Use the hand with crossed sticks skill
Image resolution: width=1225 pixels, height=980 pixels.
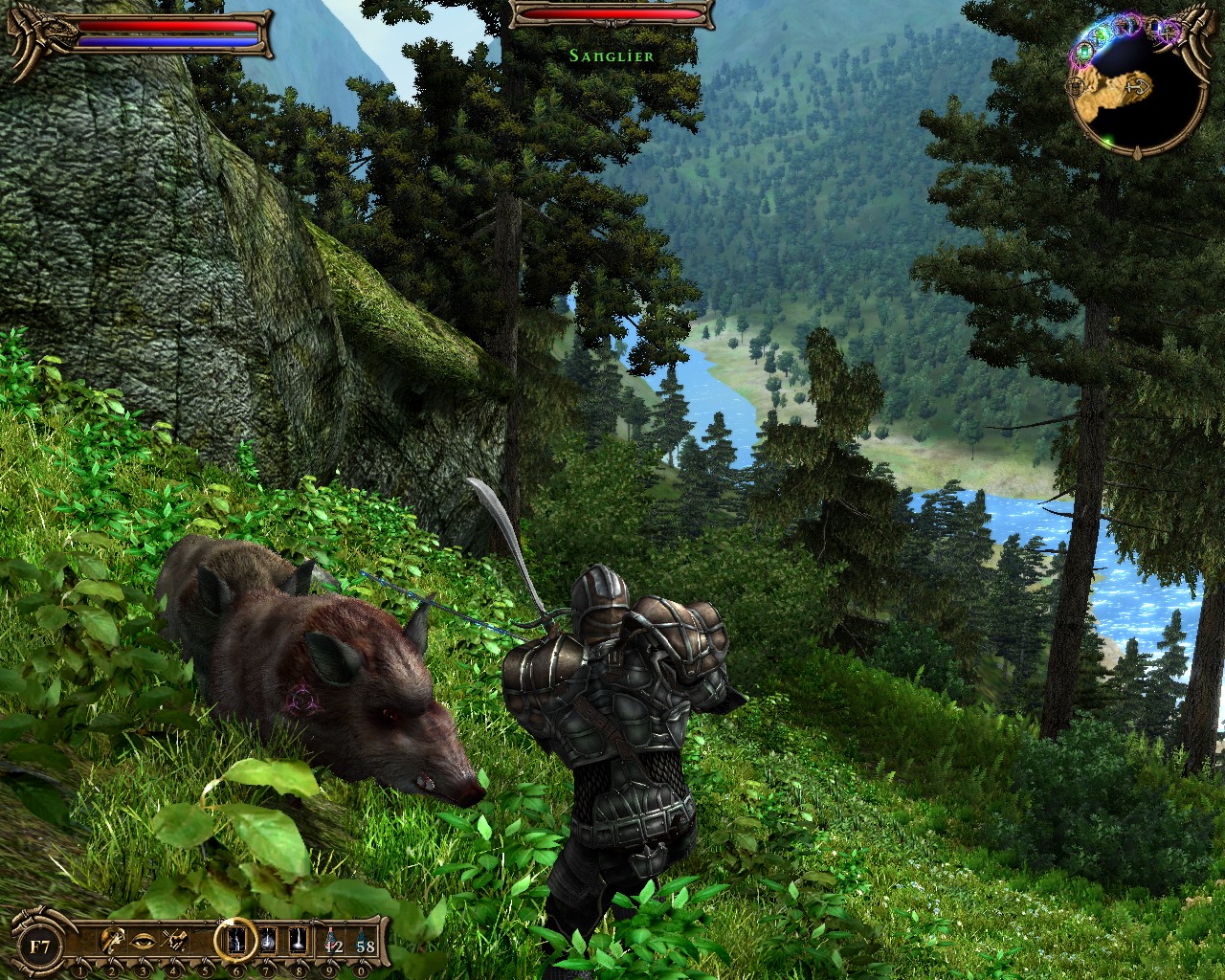(175, 941)
